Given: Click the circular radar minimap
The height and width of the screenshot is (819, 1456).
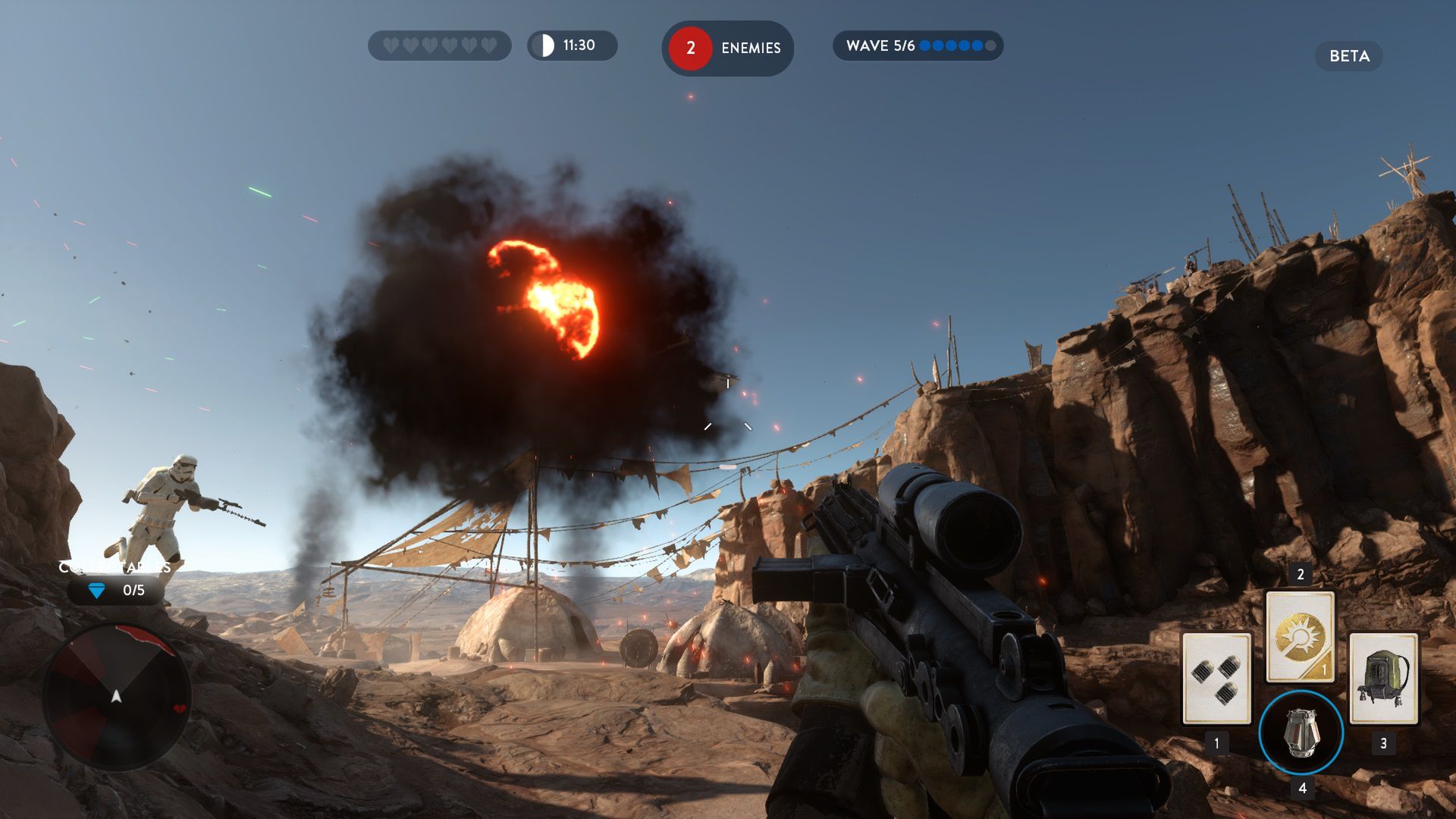Looking at the screenshot, I should click(x=116, y=696).
